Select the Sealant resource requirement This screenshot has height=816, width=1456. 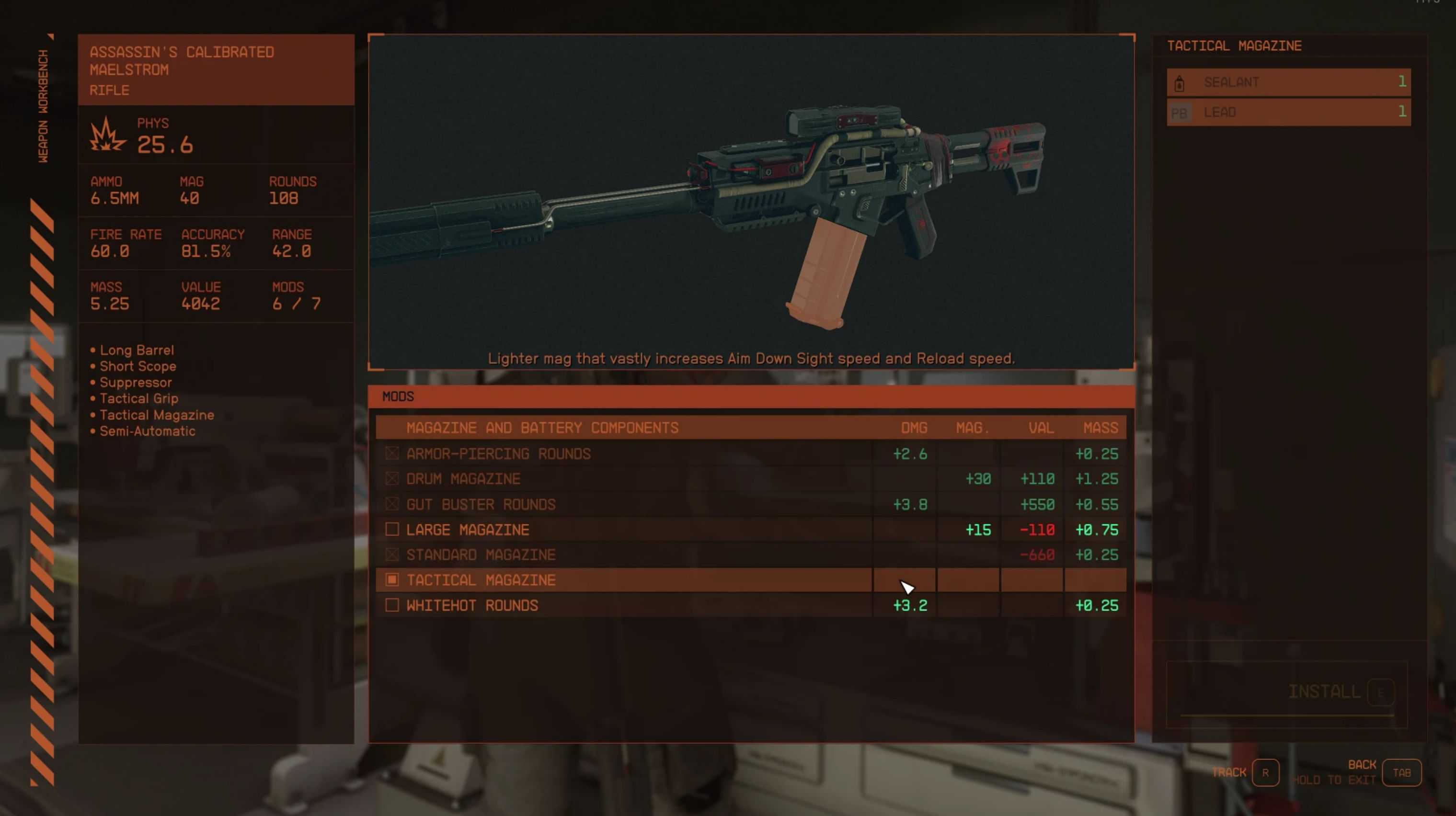click(1288, 82)
